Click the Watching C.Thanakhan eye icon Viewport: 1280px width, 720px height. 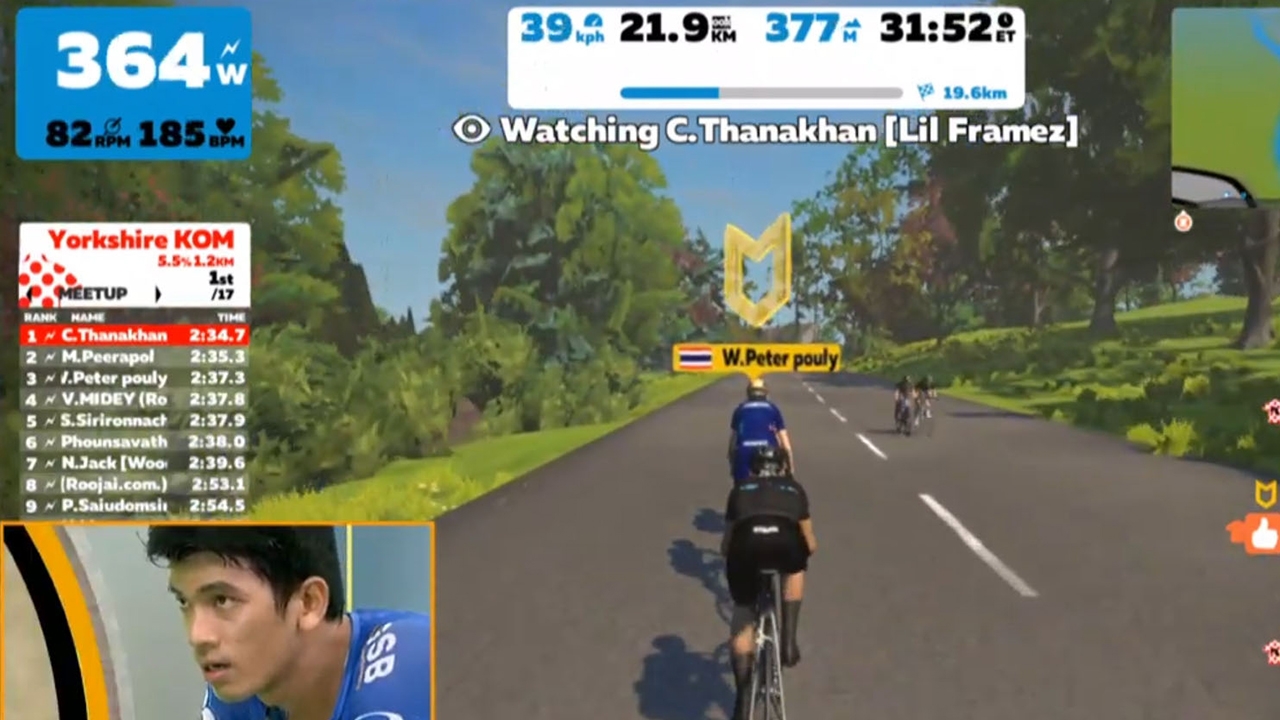tap(471, 129)
